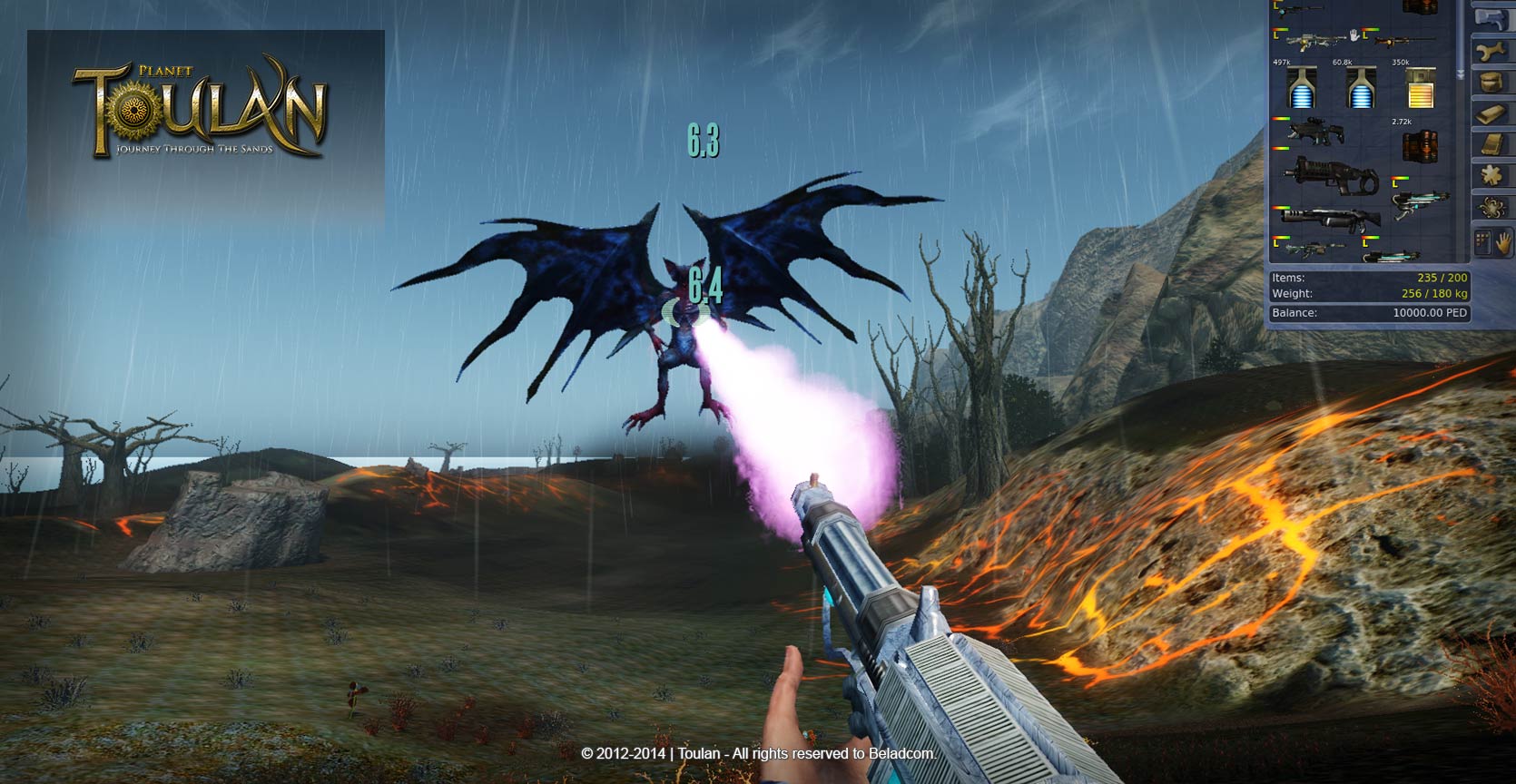
Task: Open the creature-shaped category tab
Action: (1492, 206)
